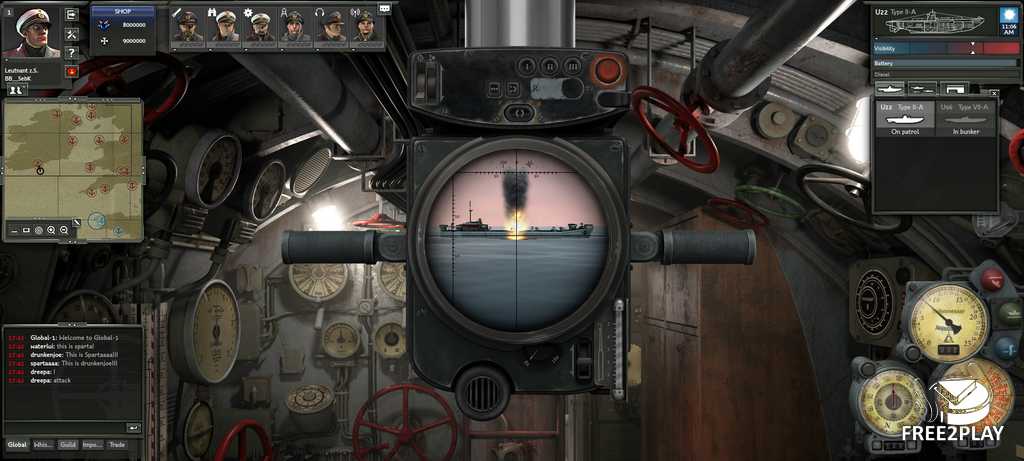Zoom in on the minimap
This screenshot has height=461, width=1024.
pos(51,230)
